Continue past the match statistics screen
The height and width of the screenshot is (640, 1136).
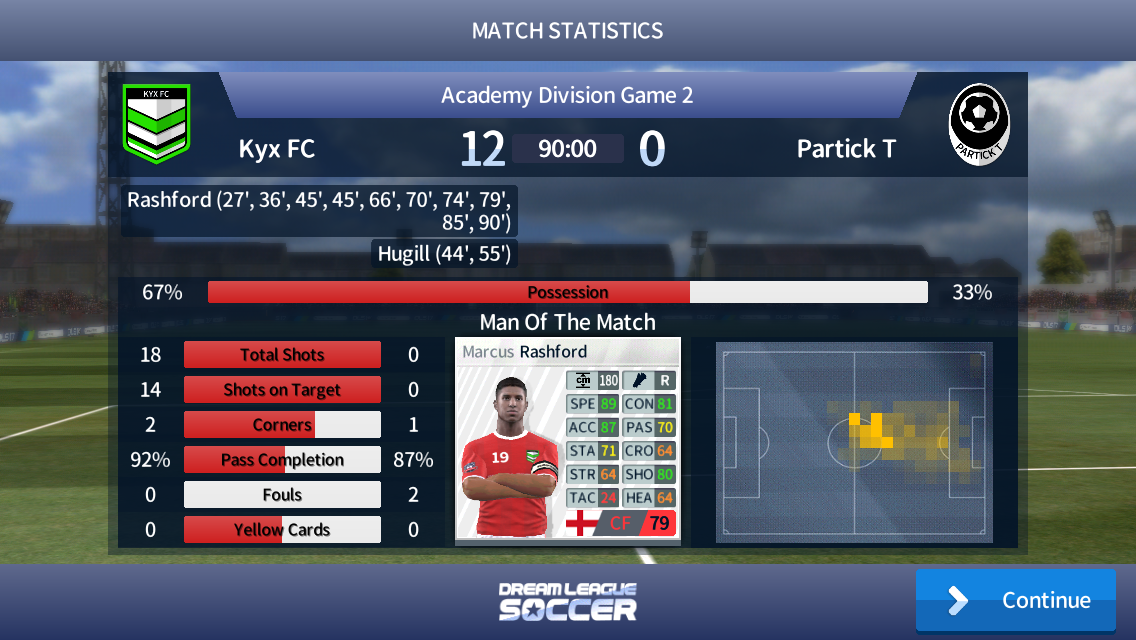tap(1015, 600)
